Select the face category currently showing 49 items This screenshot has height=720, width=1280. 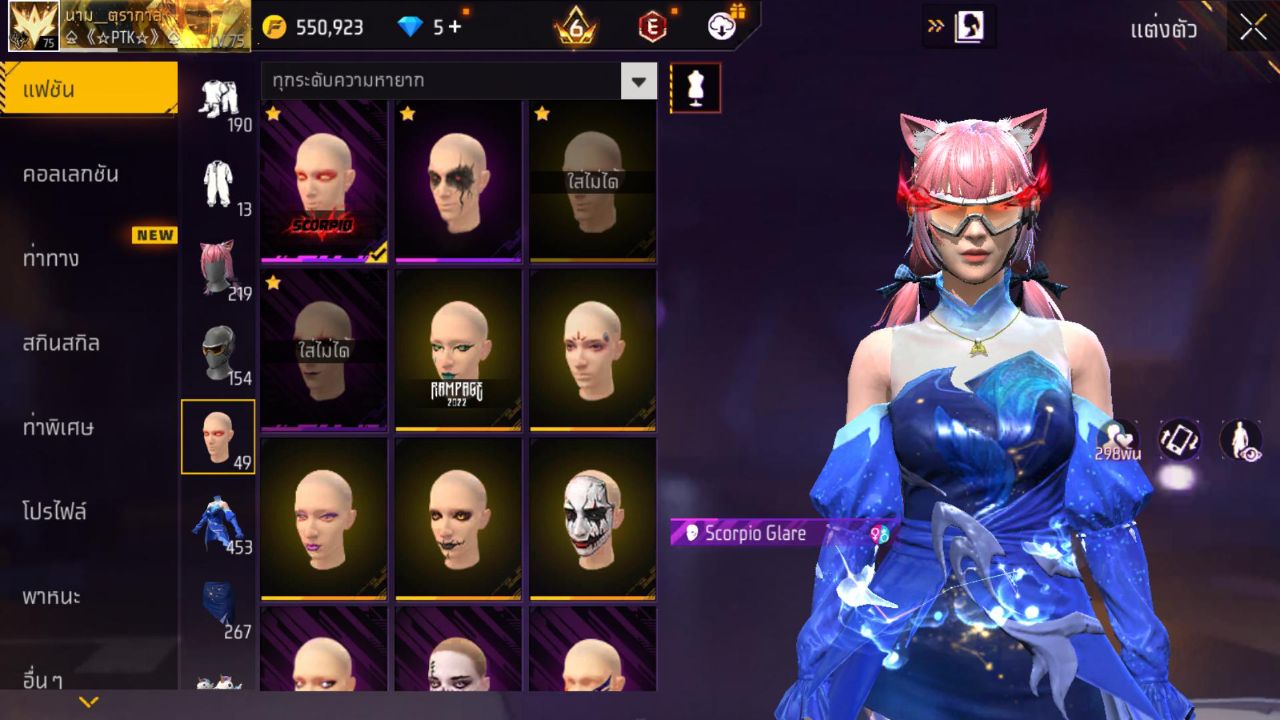[219, 435]
